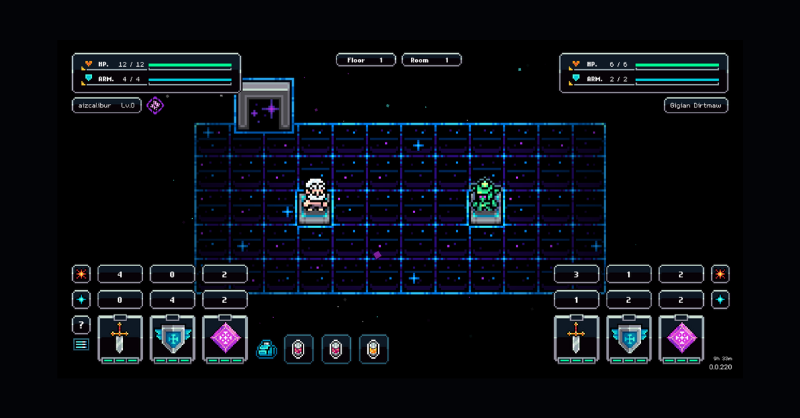Inspect the enemy's winged shield card
800x418 pixels.
(629, 338)
